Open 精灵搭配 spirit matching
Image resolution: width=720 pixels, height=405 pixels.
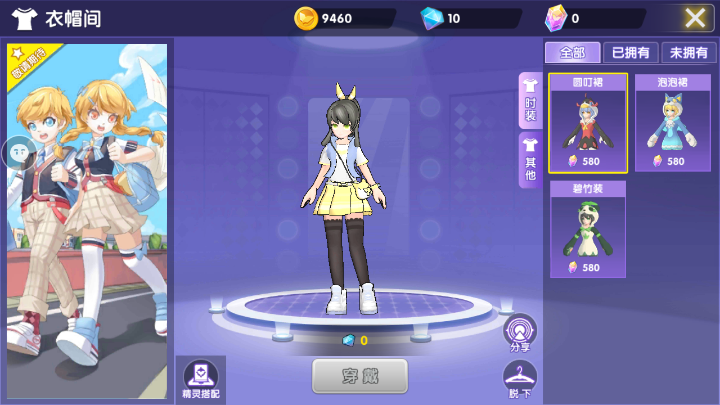pos(202,378)
